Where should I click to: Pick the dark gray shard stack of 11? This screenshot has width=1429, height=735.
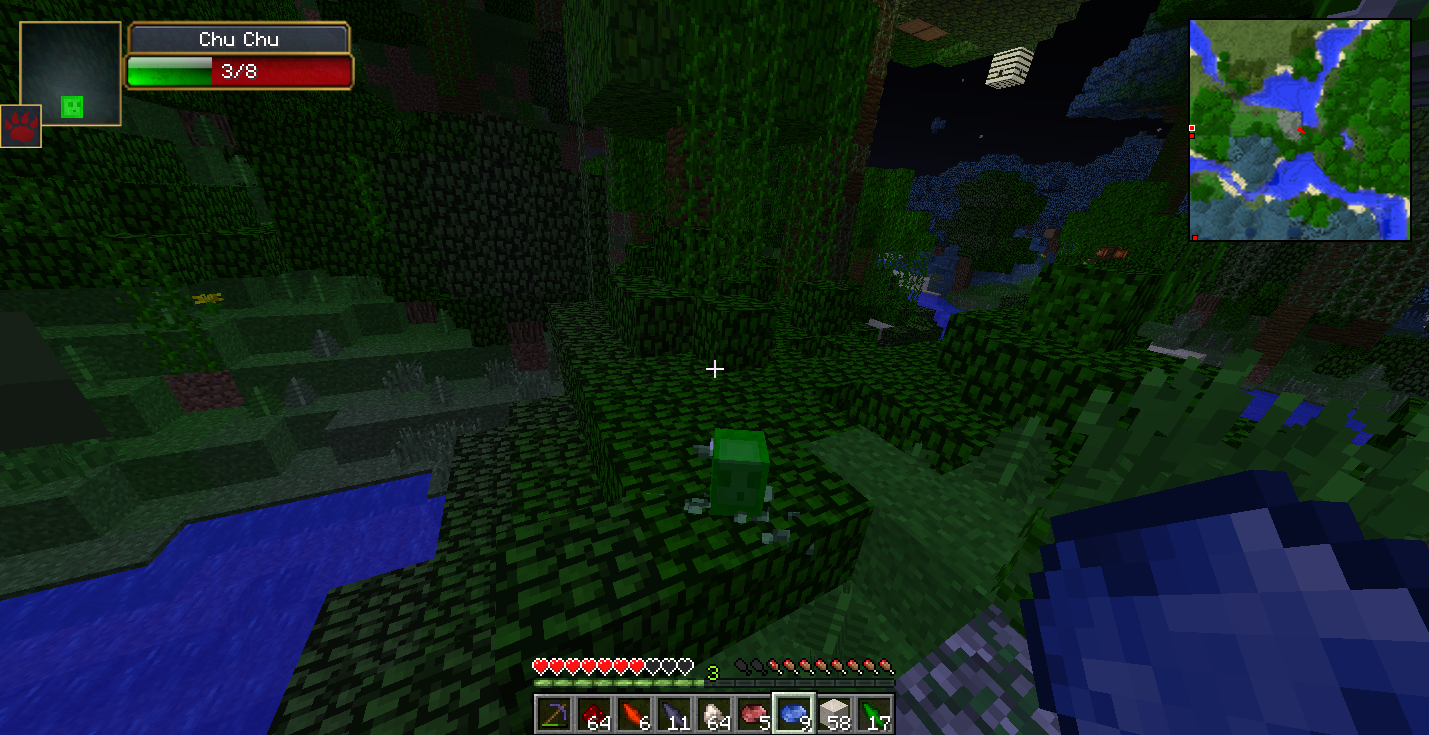674,714
